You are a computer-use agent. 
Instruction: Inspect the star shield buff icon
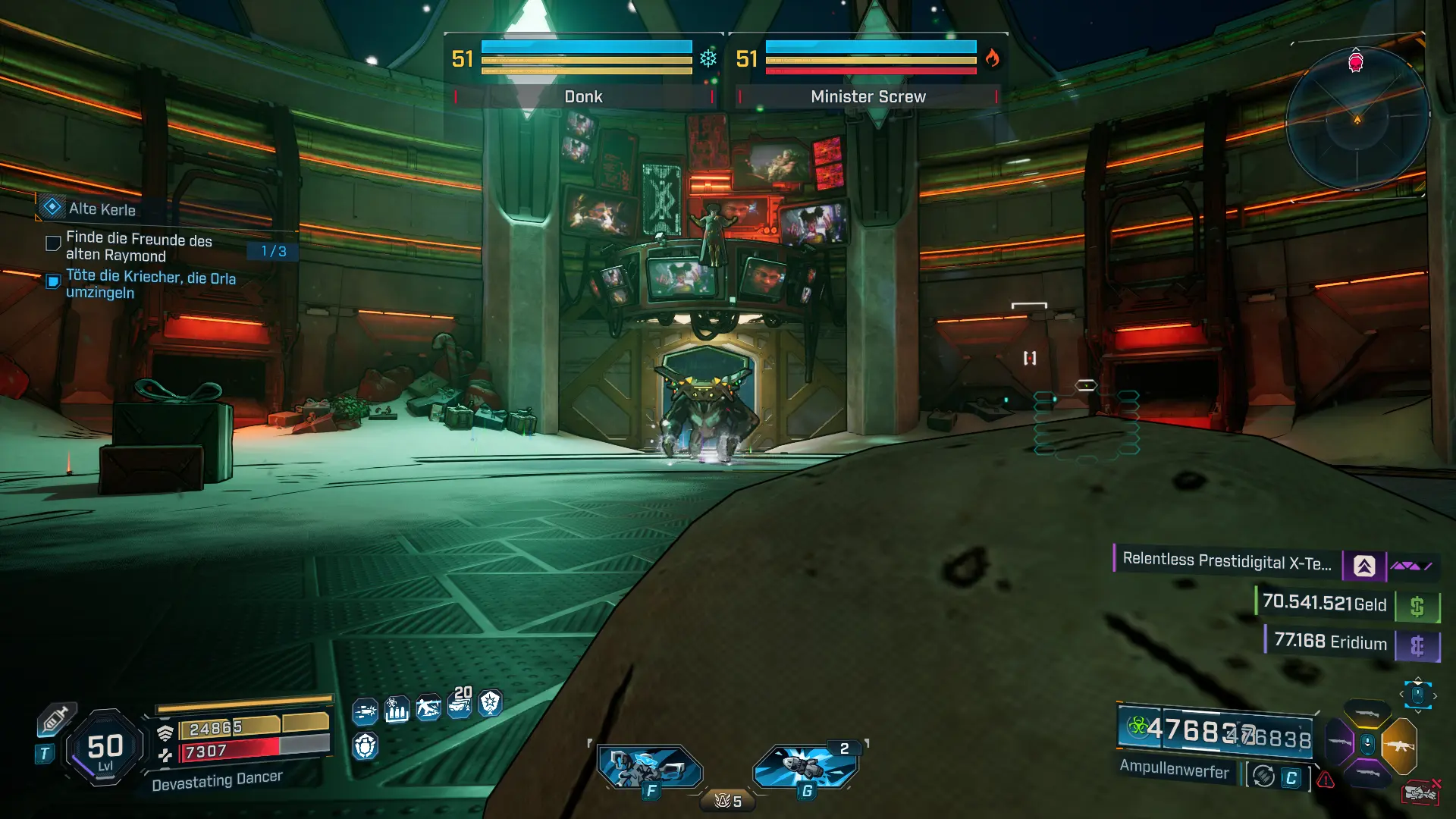coord(491,703)
